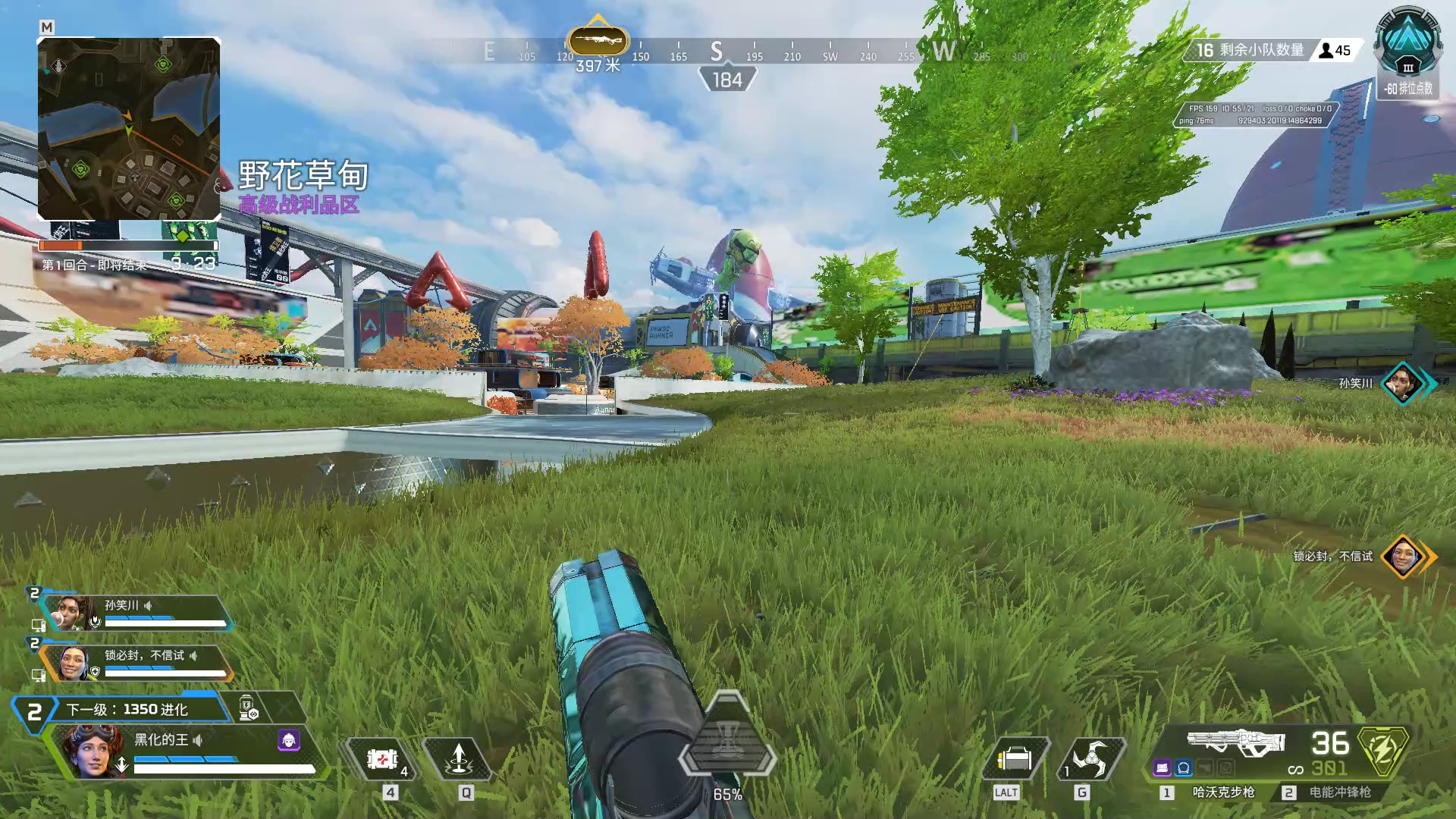Mute teammate 锁必封，不信试 via speaker icon
This screenshot has width=1456, height=819.
pos(194,657)
